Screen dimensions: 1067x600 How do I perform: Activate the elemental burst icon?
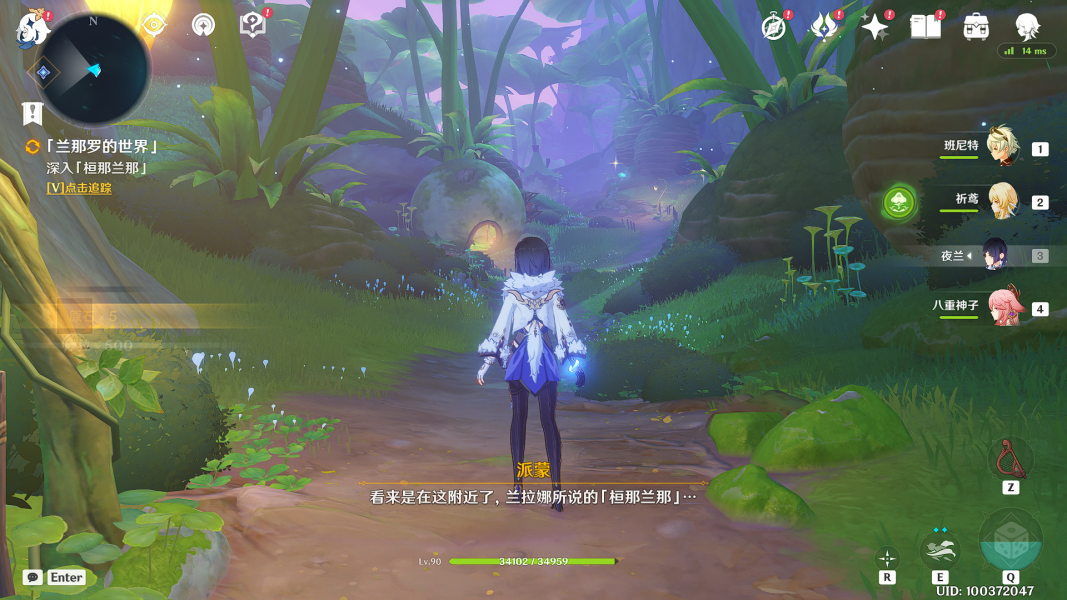coord(1010,540)
